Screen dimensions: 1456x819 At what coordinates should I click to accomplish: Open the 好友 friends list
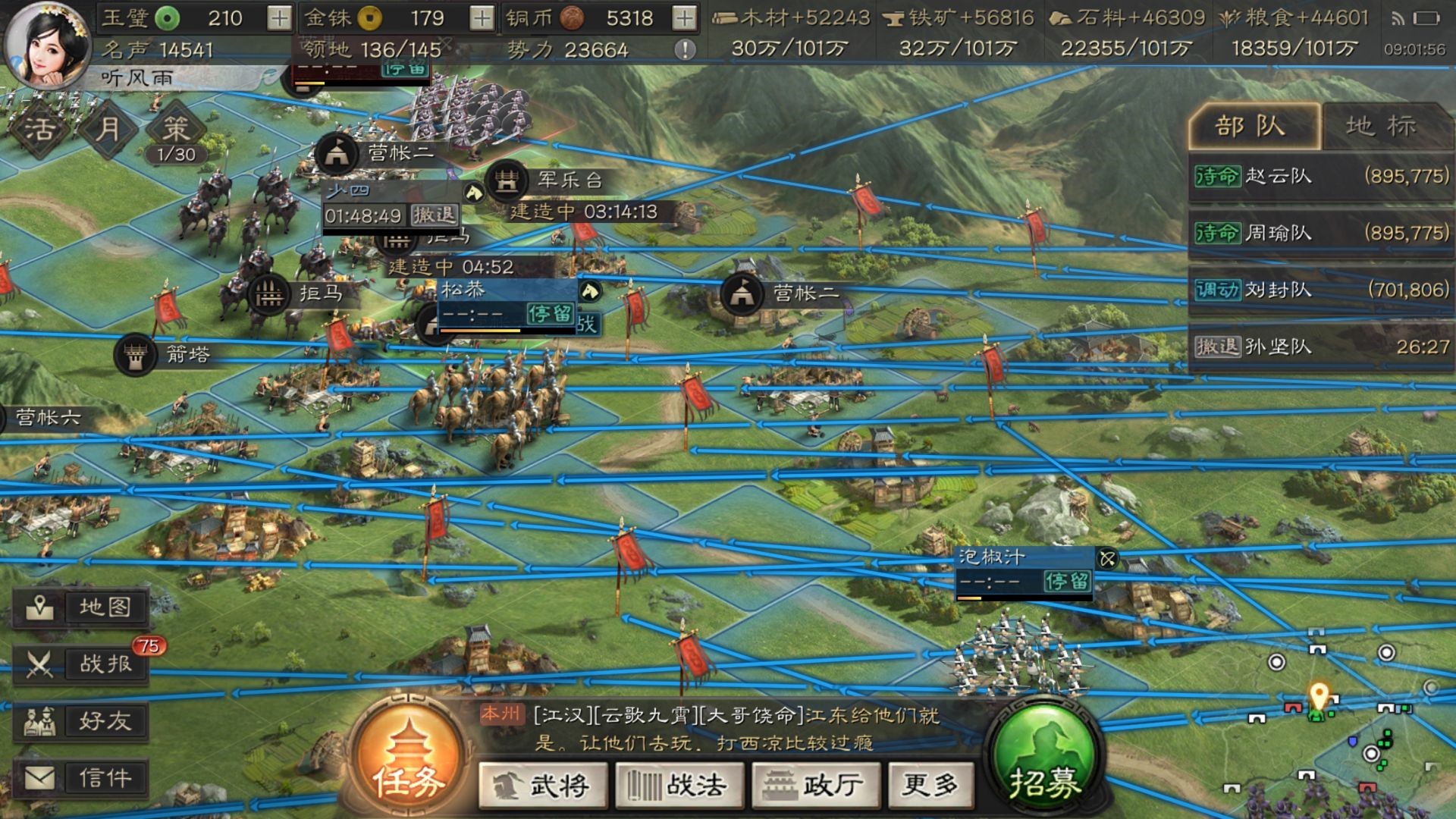coord(83,720)
